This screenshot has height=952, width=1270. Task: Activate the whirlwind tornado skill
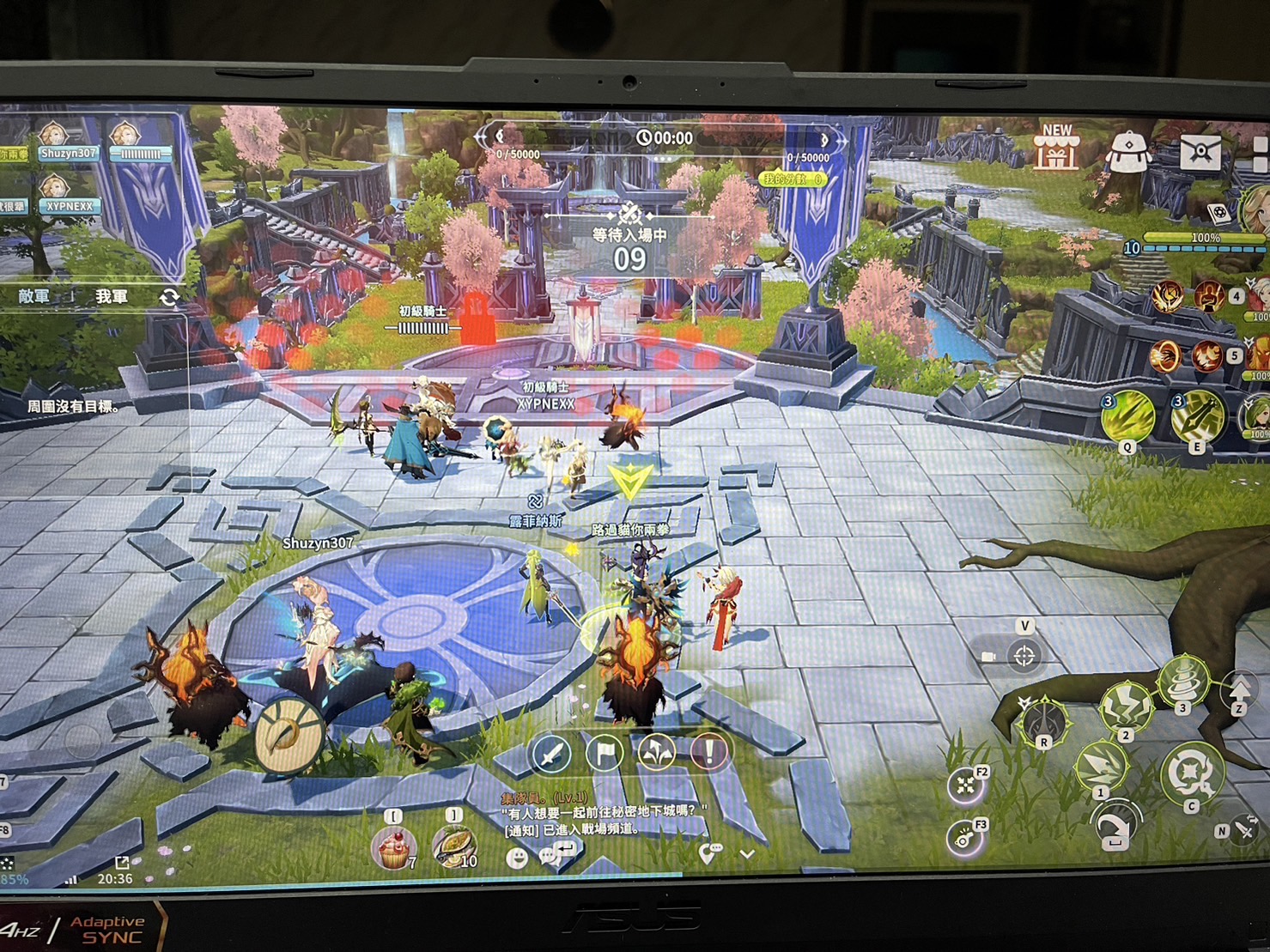click(x=1184, y=681)
